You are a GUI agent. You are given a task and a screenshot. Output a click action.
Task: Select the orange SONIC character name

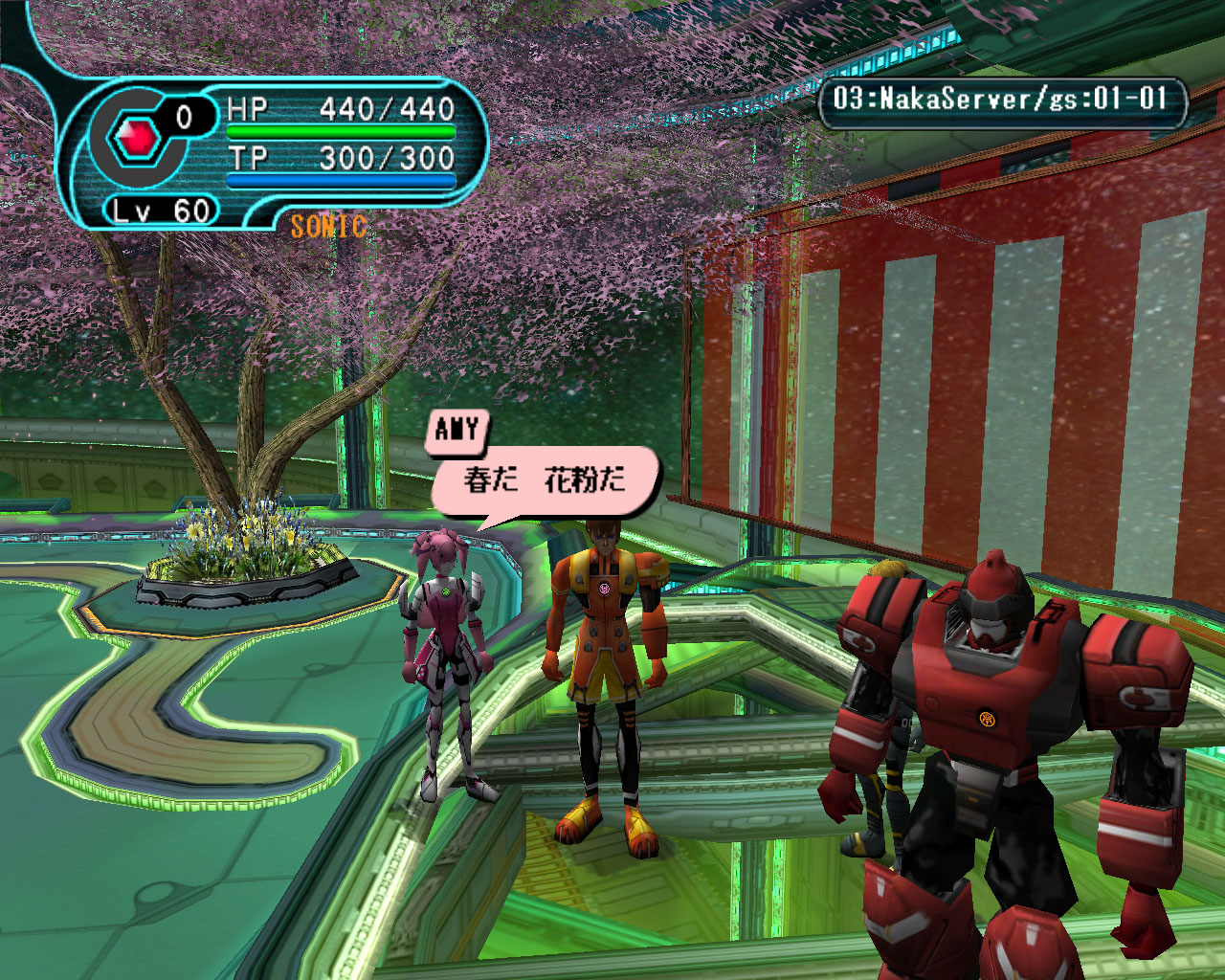click(328, 226)
